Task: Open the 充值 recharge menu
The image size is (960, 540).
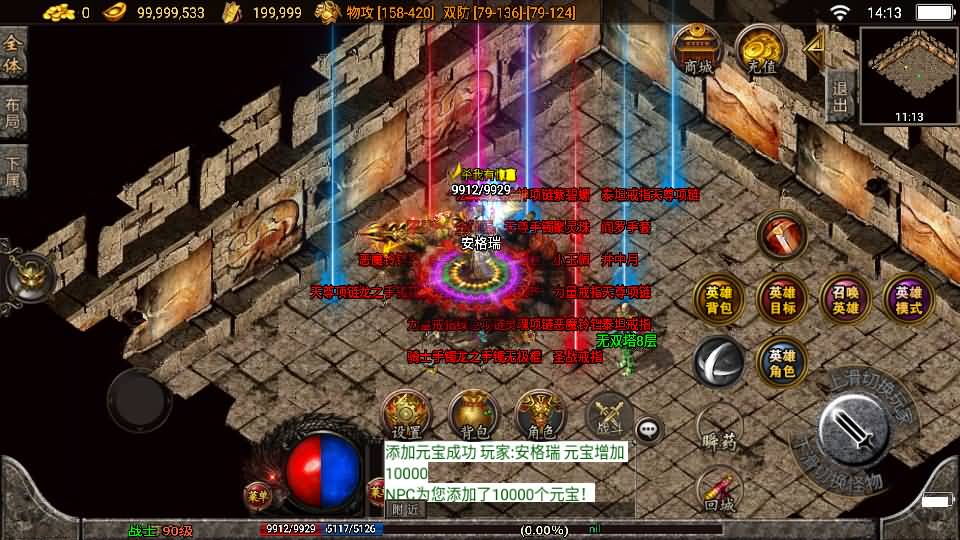Action: tap(761, 48)
